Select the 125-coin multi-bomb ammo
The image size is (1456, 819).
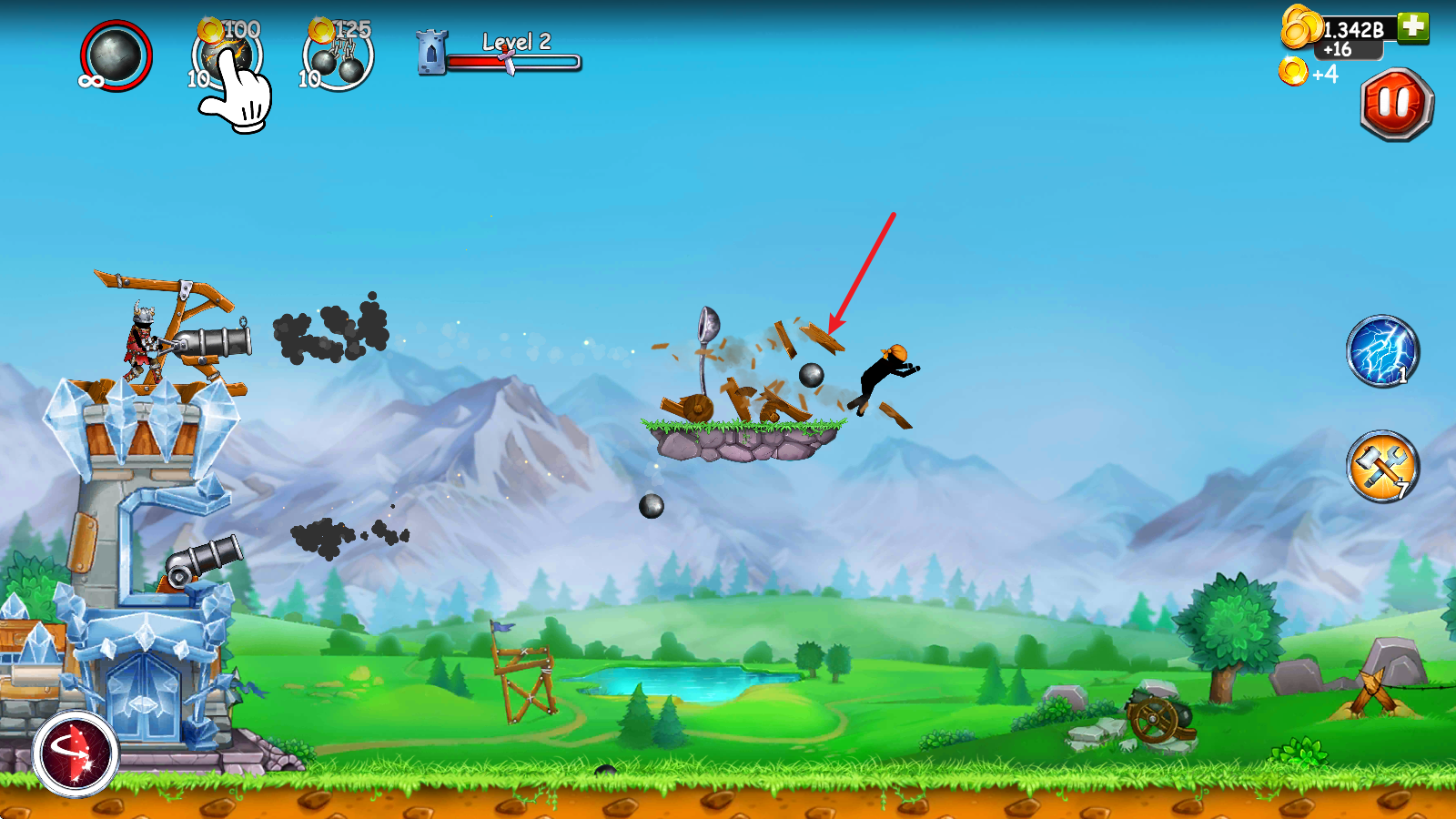click(338, 58)
